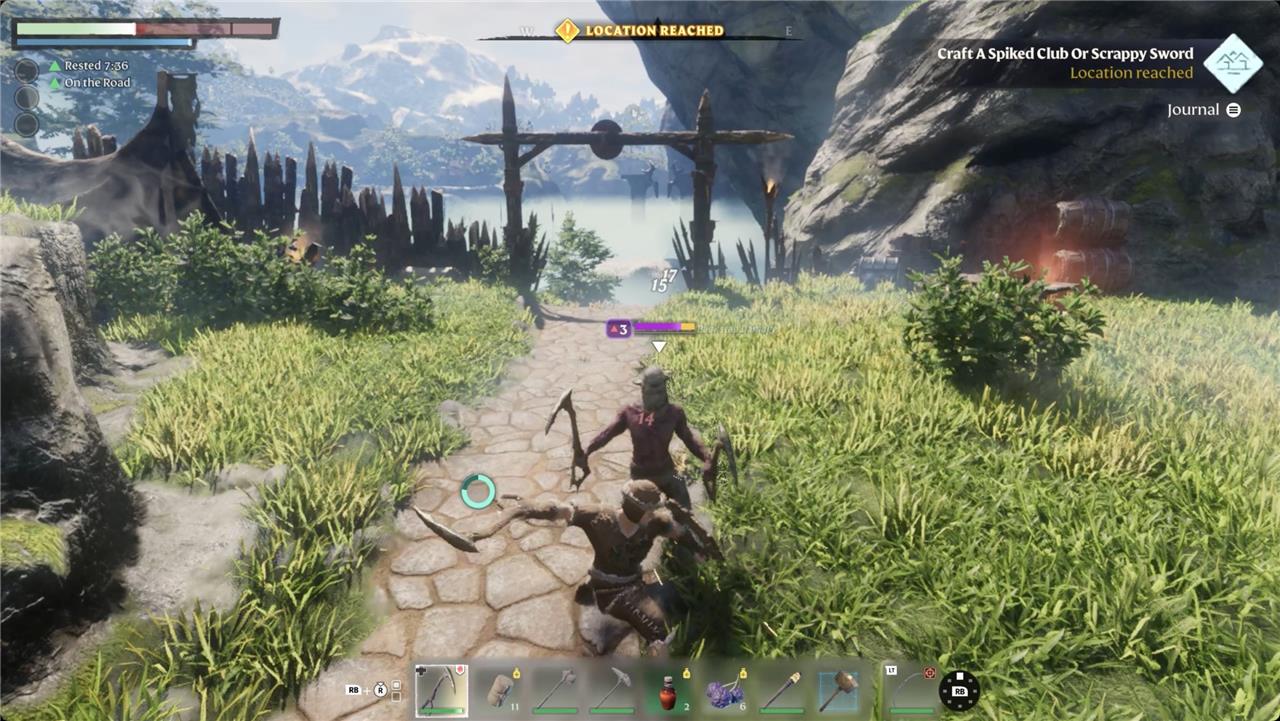1280x721 pixels.
Task: Select the red health potion slot
Action: (x=668, y=690)
